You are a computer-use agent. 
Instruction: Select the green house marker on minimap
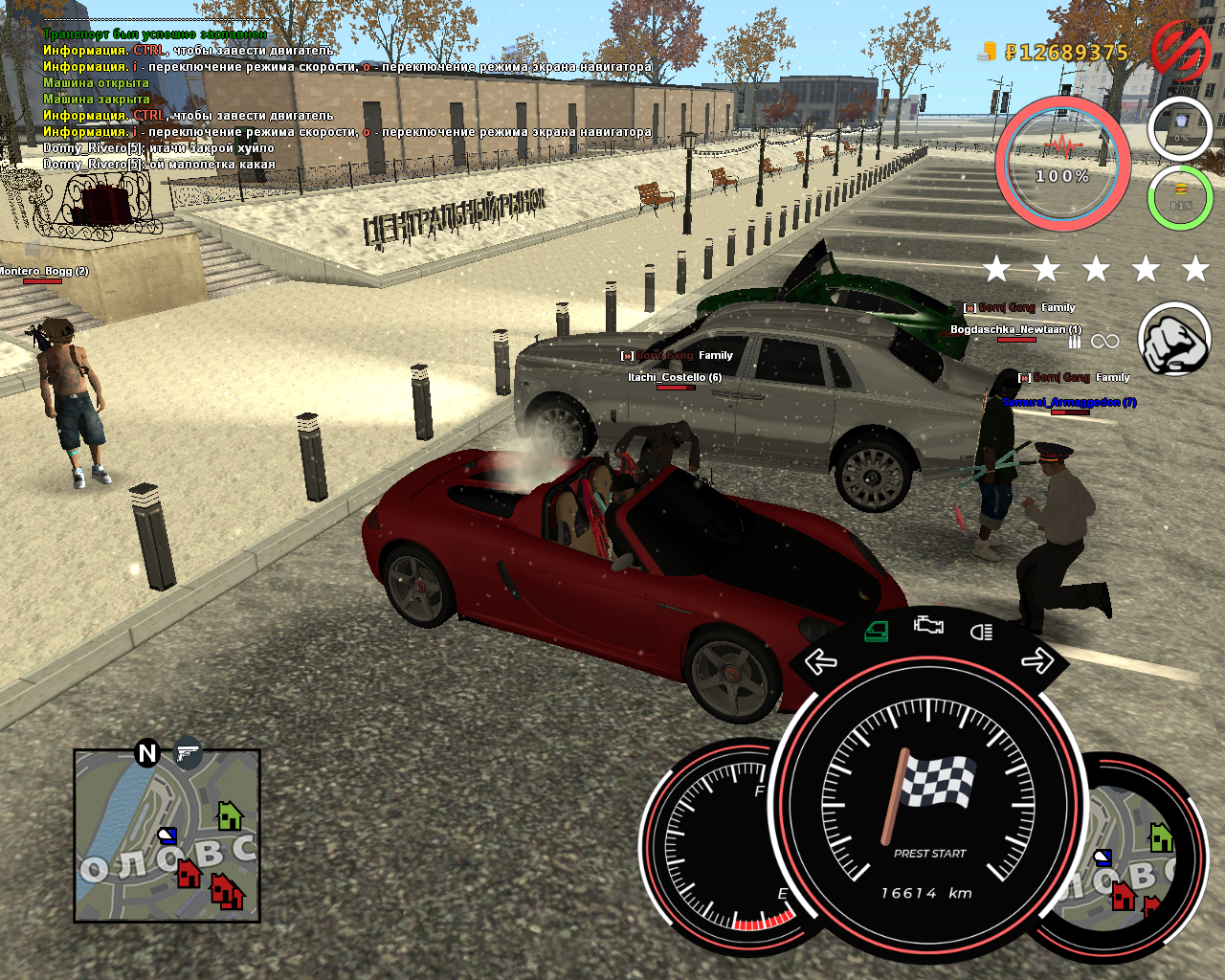pyautogui.click(x=230, y=815)
